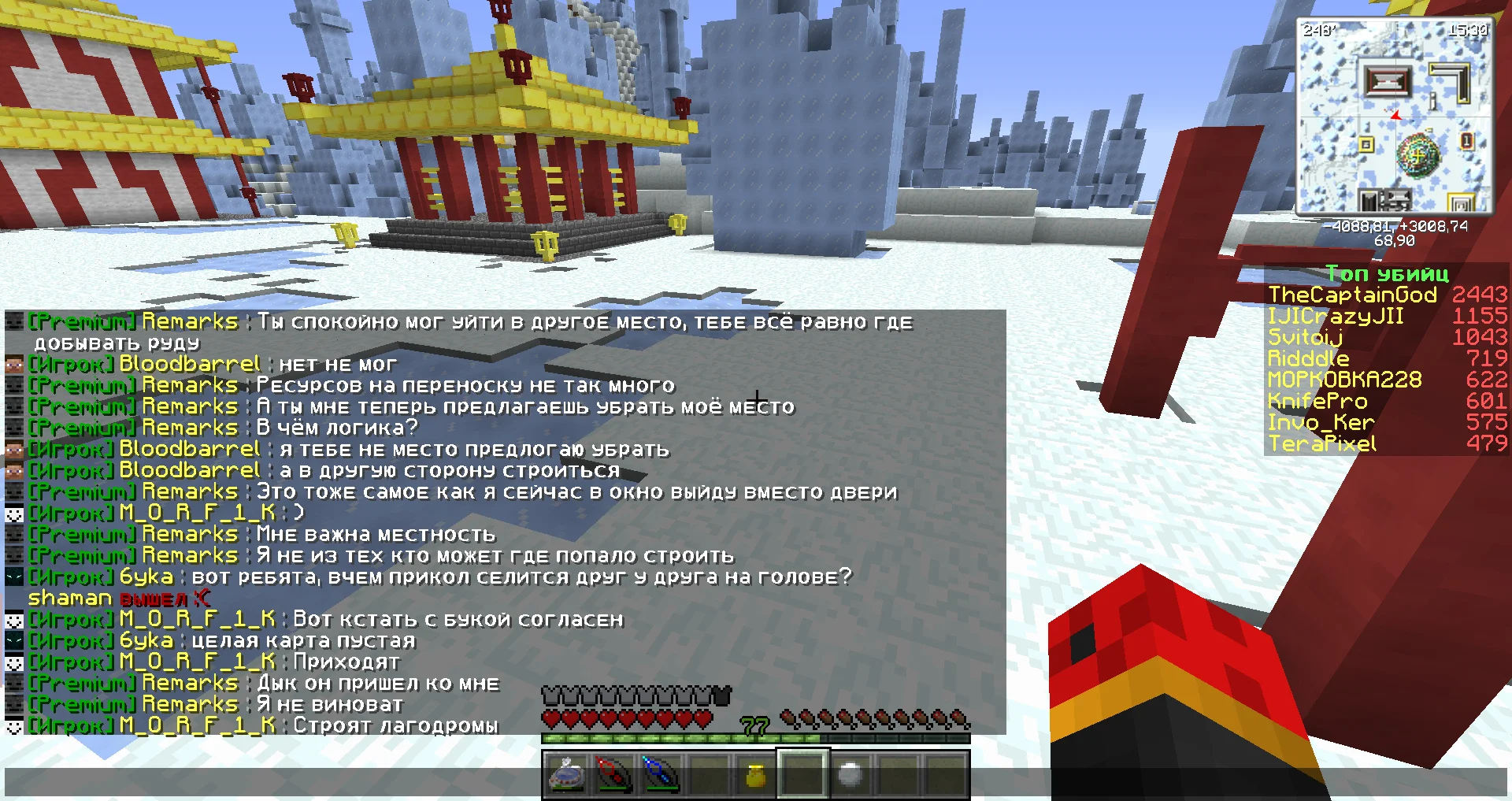Select the red-tipped wand hotbar slot
The image size is (1512, 801).
pos(613,775)
